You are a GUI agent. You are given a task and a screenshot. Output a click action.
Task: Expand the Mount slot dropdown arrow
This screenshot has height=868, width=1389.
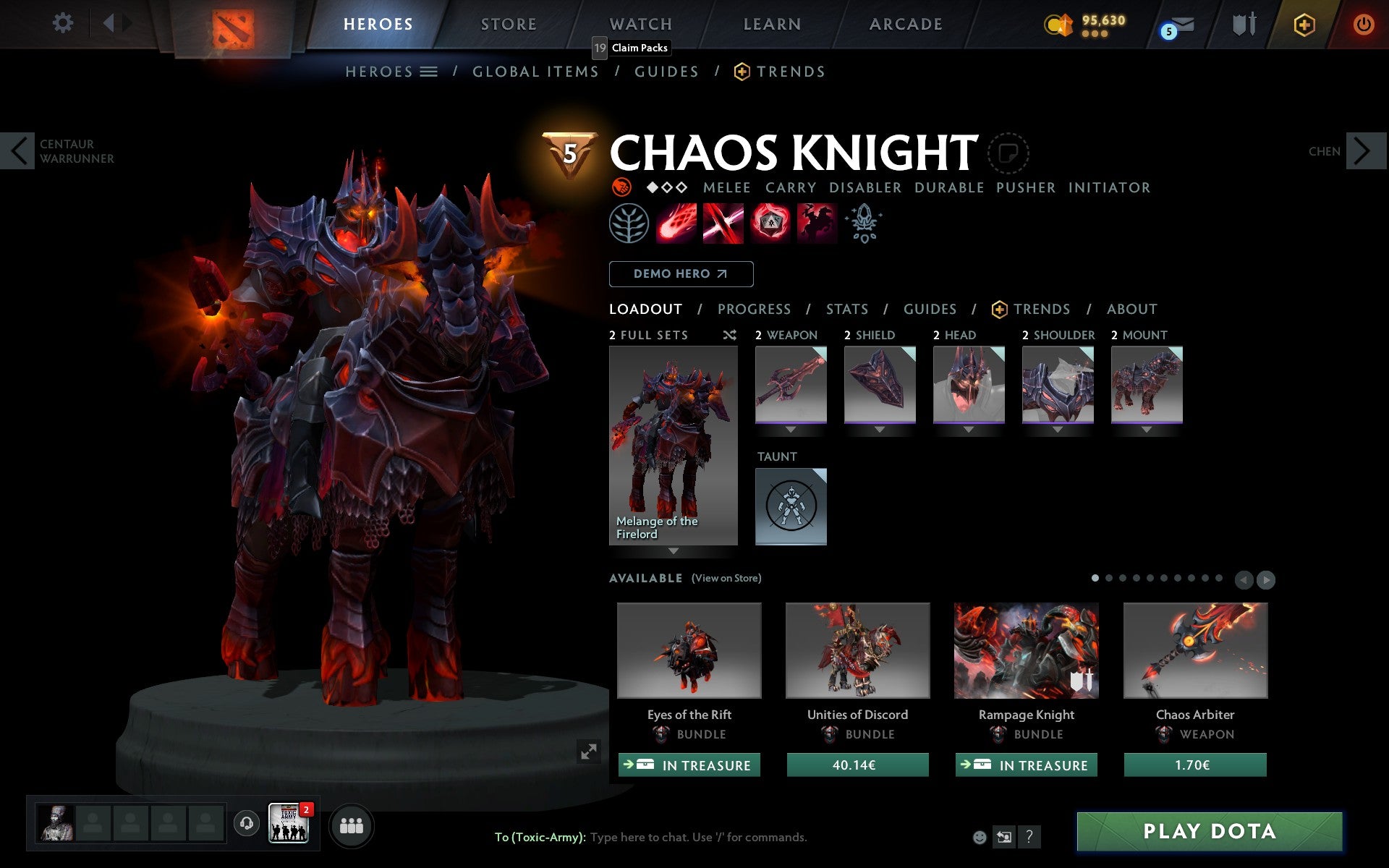click(x=1147, y=429)
